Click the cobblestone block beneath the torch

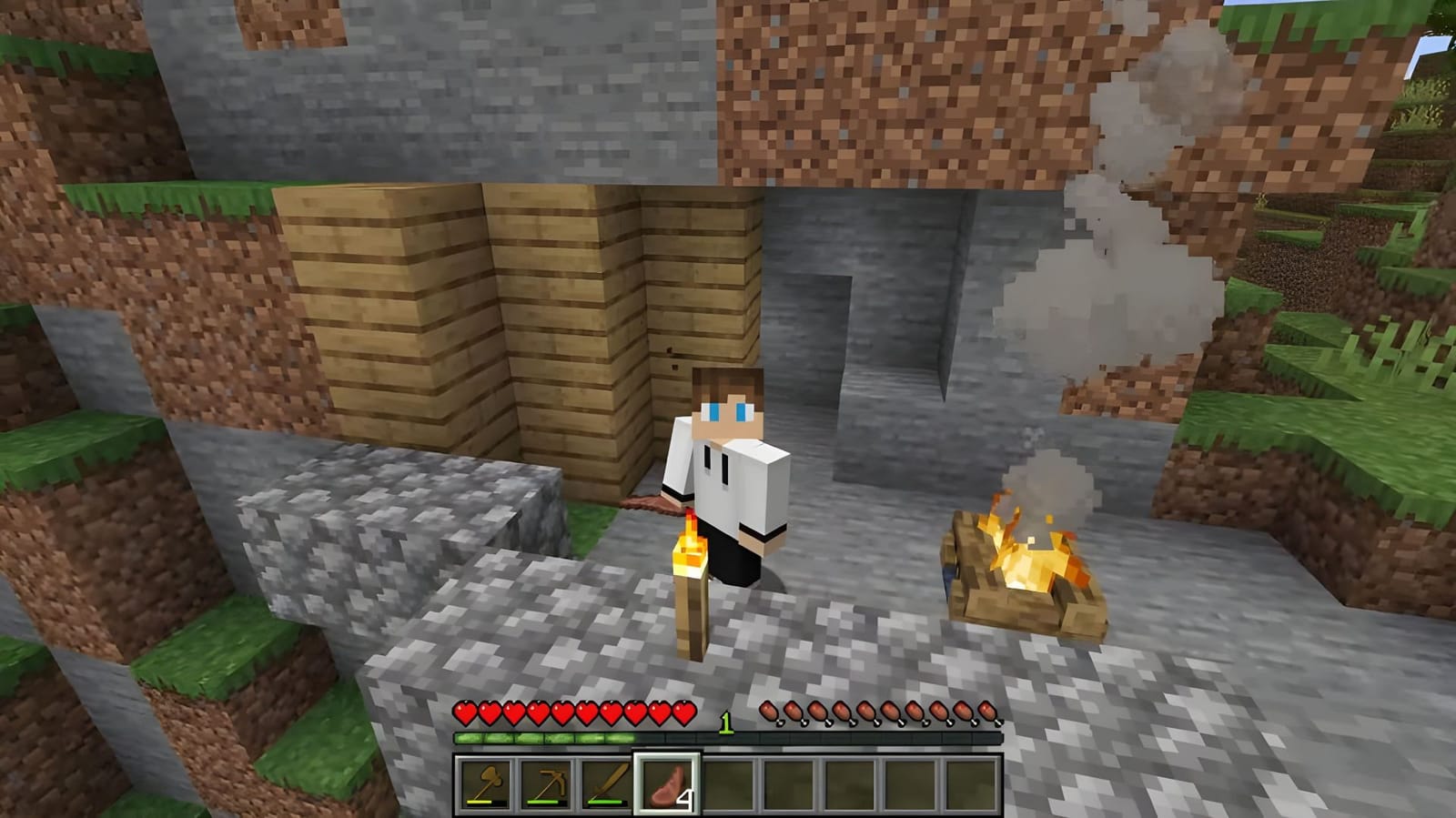point(692,673)
